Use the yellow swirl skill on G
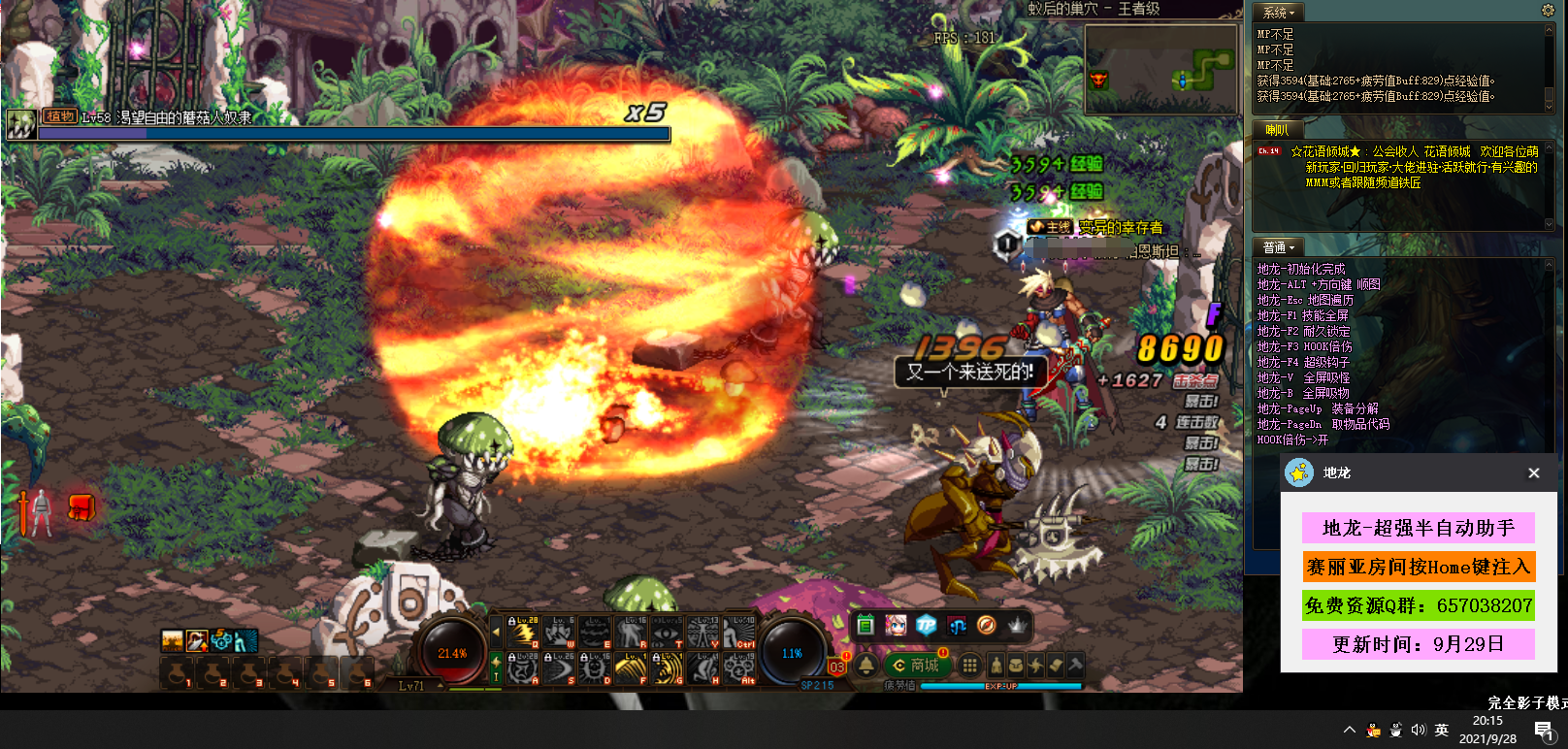Image resolution: width=1568 pixels, height=749 pixels. pyautogui.click(x=668, y=668)
